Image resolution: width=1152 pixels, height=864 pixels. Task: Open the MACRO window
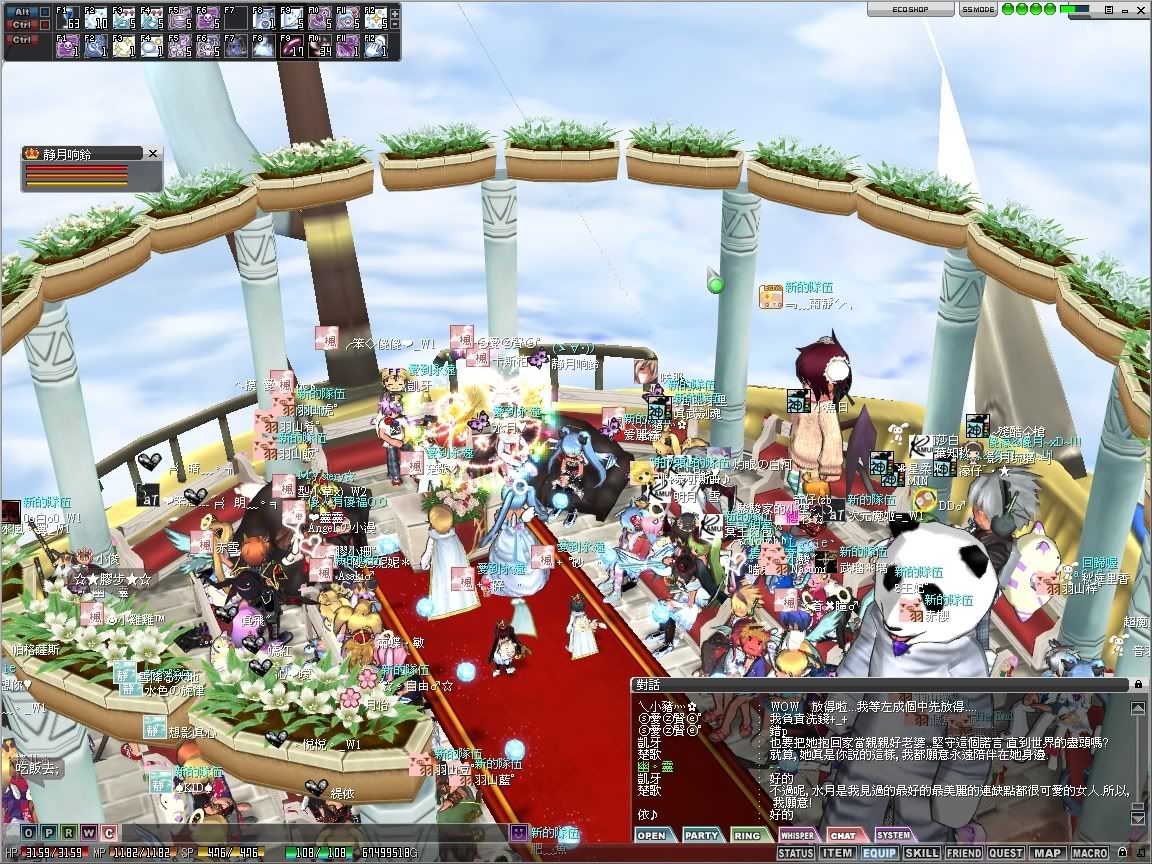coord(1089,853)
